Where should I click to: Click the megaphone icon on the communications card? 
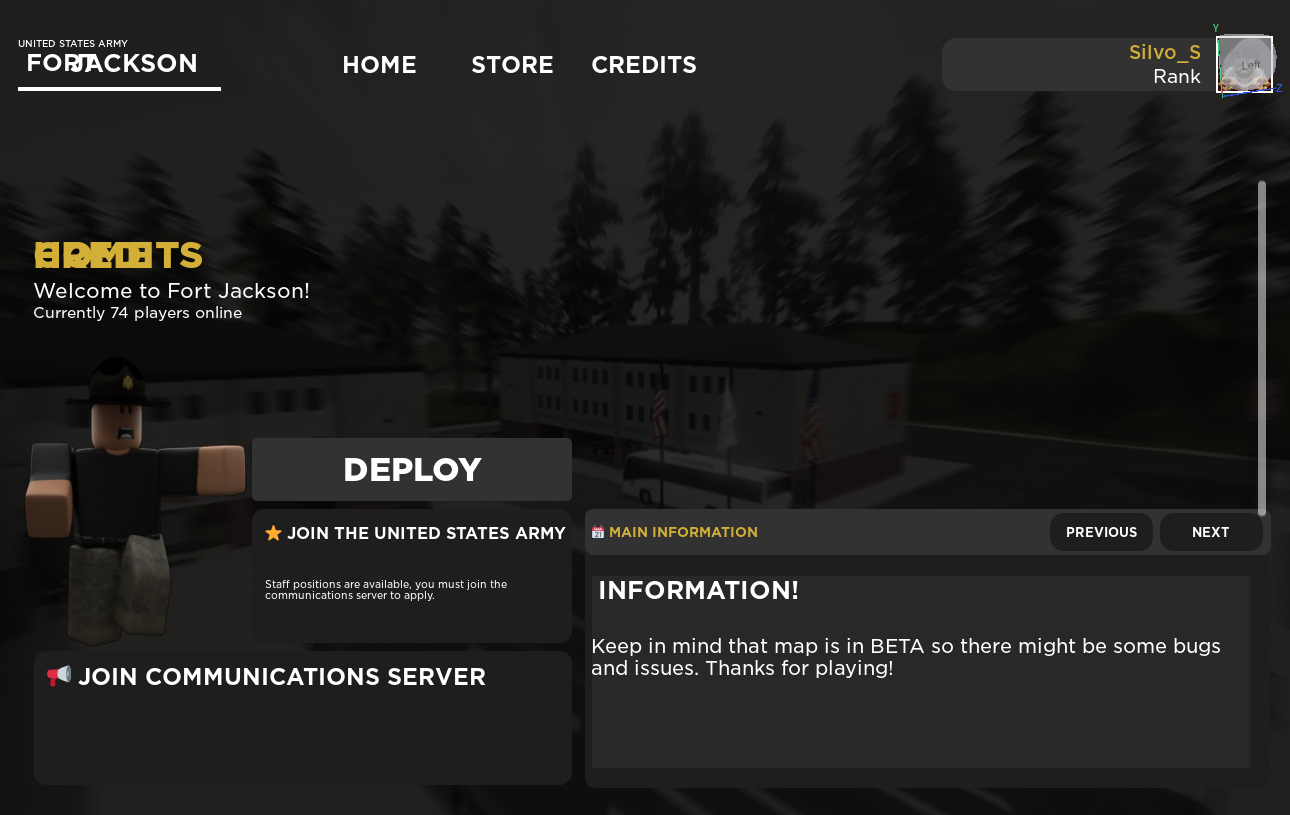(58, 675)
